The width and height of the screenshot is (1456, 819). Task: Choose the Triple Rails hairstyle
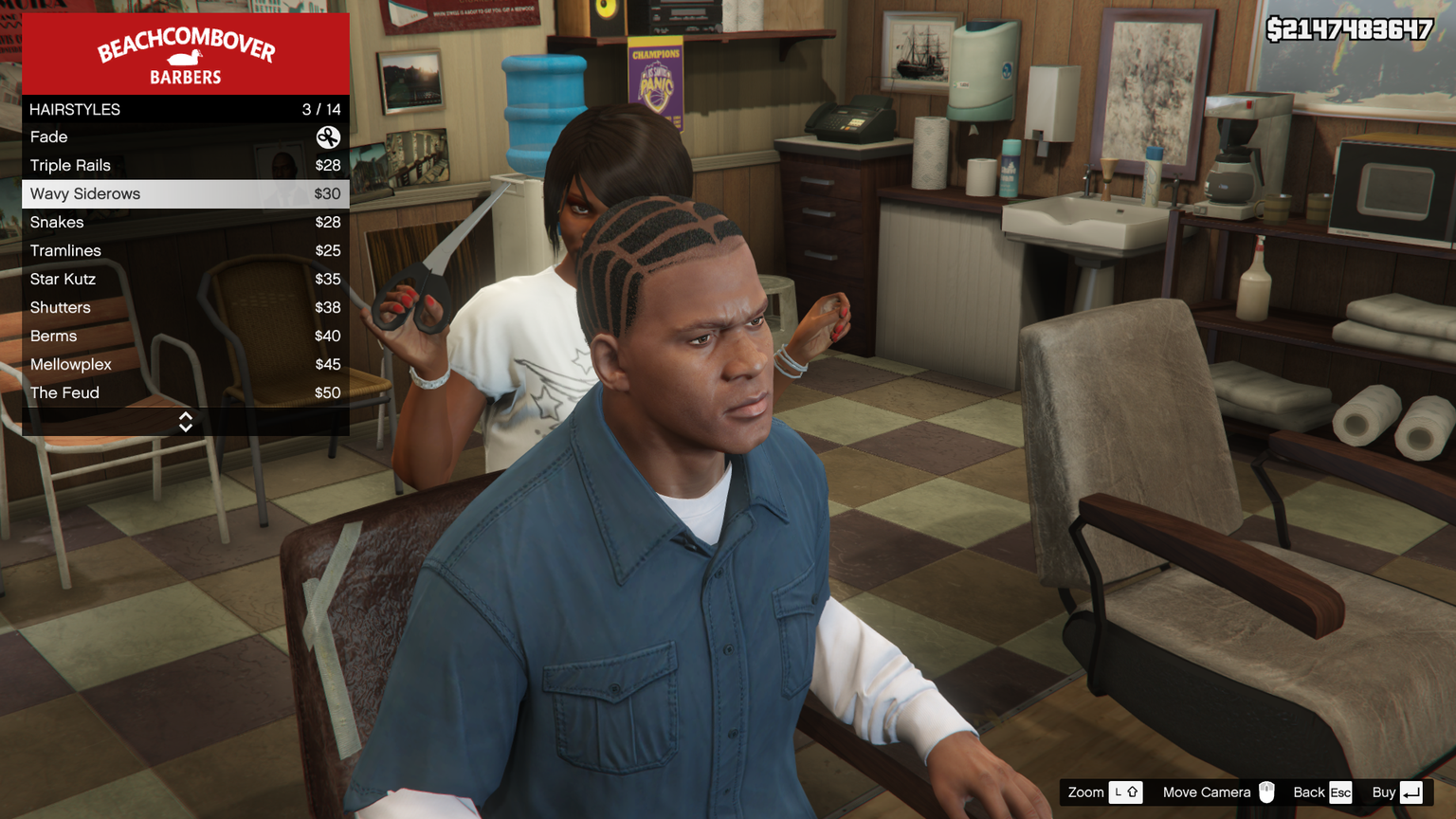pyautogui.click(x=185, y=166)
